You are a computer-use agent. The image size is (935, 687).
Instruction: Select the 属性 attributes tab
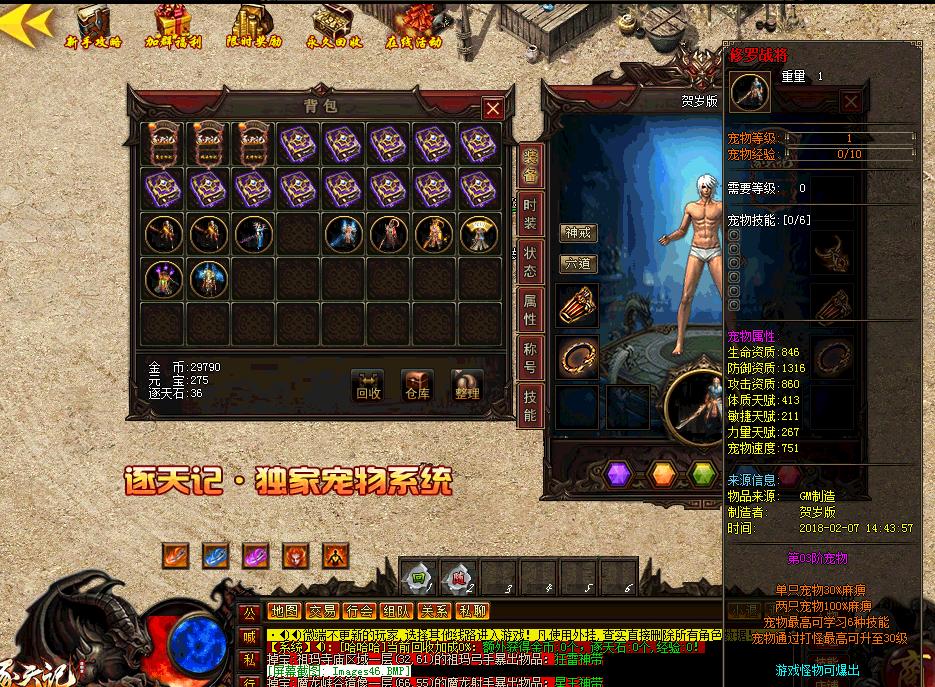pos(530,308)
